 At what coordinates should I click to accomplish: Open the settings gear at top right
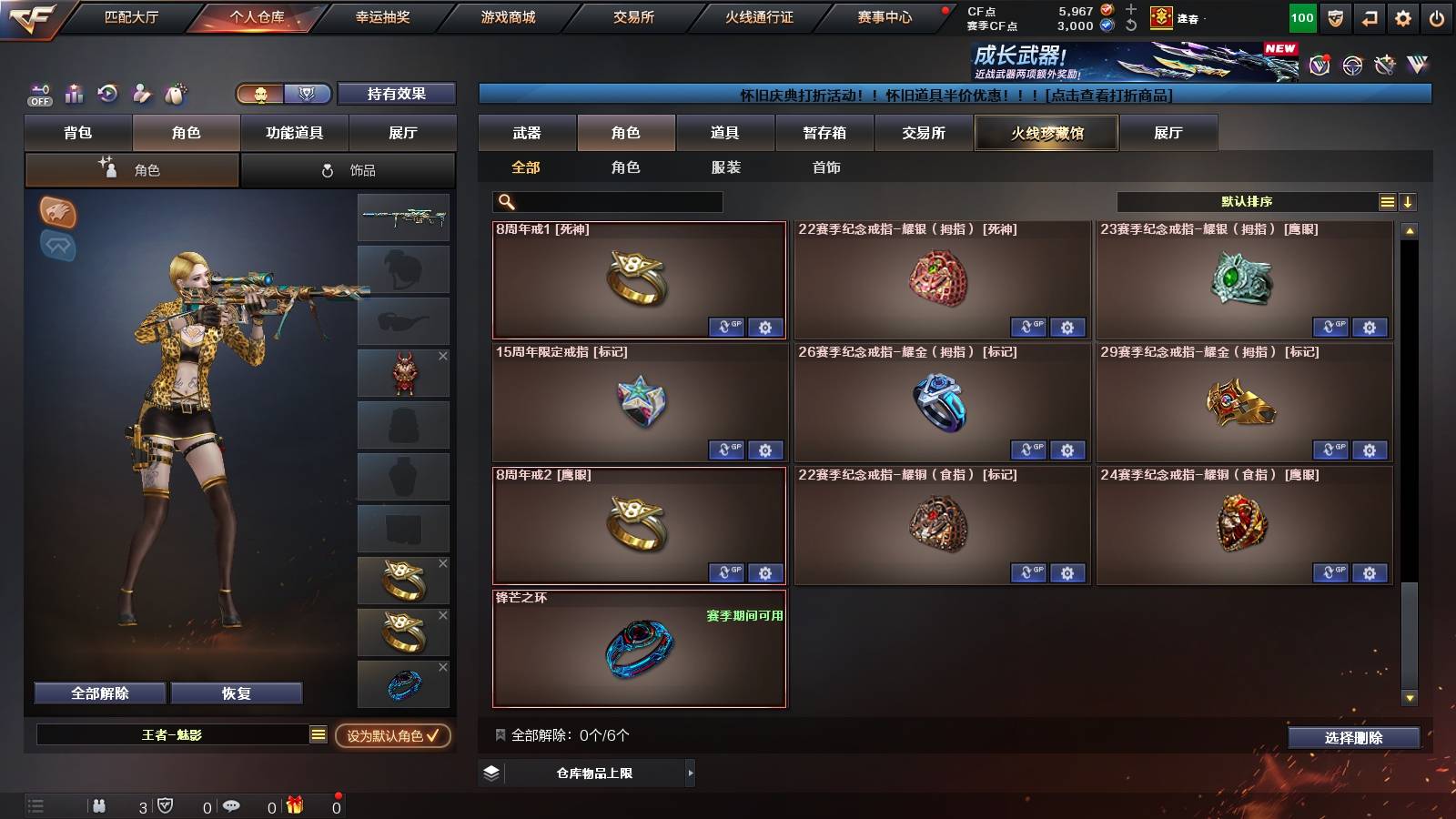tap(1404, 16)
